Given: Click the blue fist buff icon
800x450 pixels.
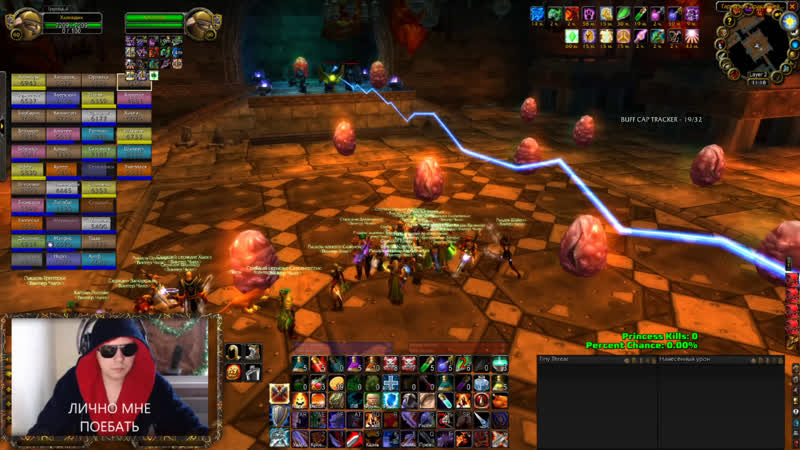Looking at the screenshot, I should 536,14.
